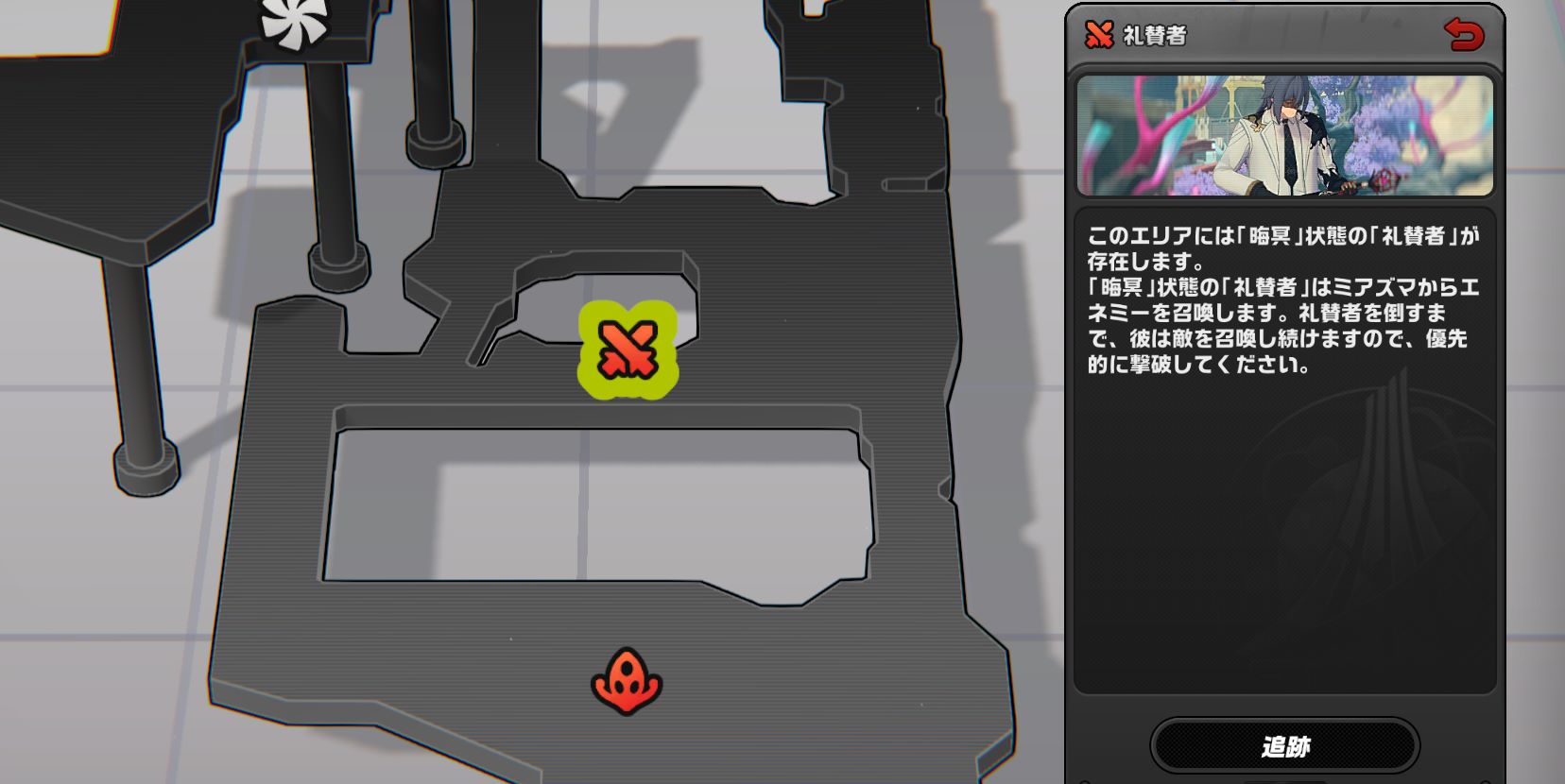This screenshot has height=784, width=1565.
Task: Activate tracking for 礼賛者
Action: (1287, 744)
